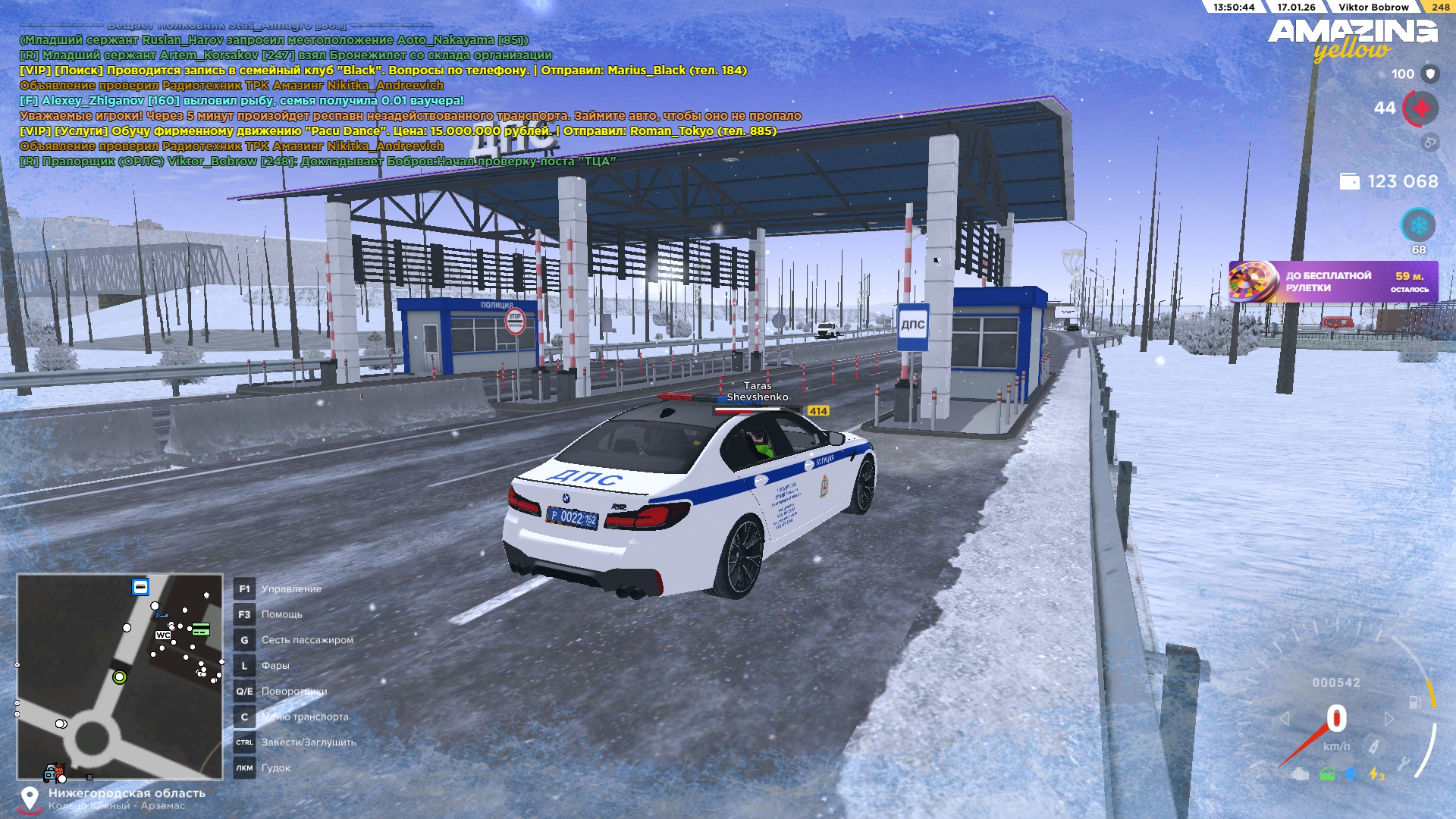
Task: Select the bus stop marker on minimap
Action: click(x=140, y=587)
